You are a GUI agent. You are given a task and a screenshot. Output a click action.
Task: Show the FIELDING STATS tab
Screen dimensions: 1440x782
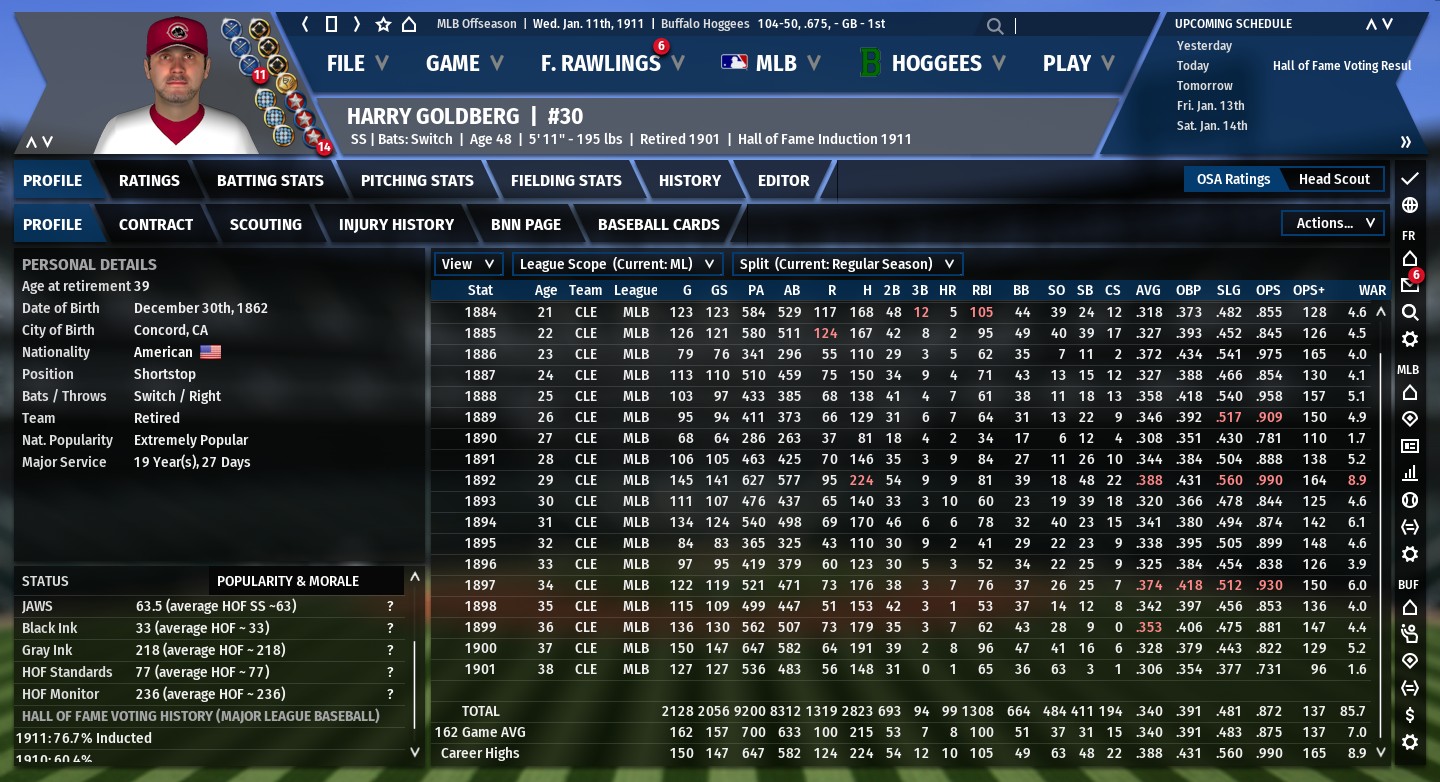click(566, 181)
